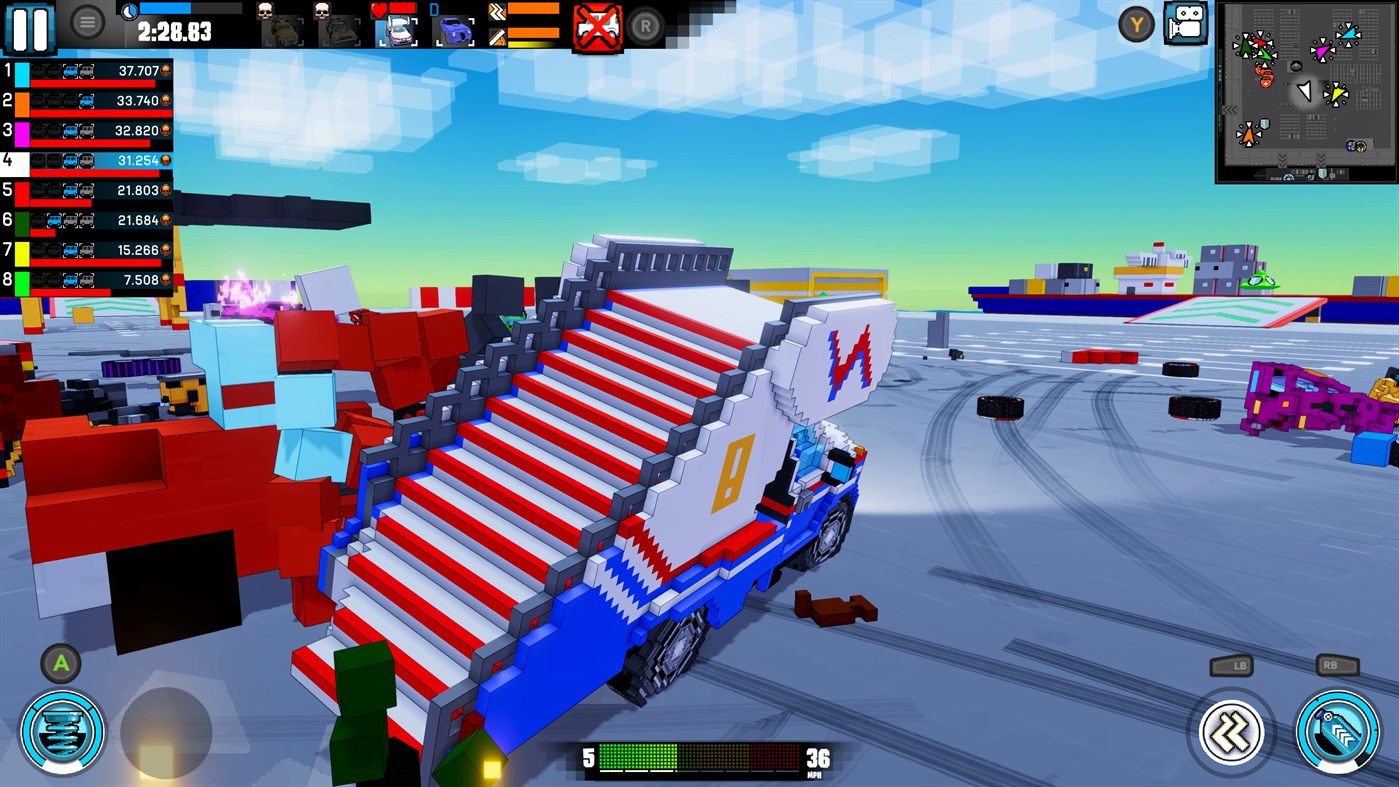The height and width of the screenshot is (787, 1399).
Task: Toggle the R stick indicator in the HUD
Action: [643, 26]
